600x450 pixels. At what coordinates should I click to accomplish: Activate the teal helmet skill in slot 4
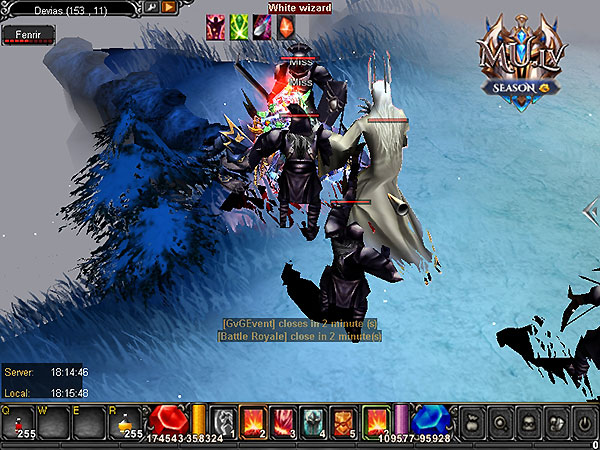click(314, 420)
